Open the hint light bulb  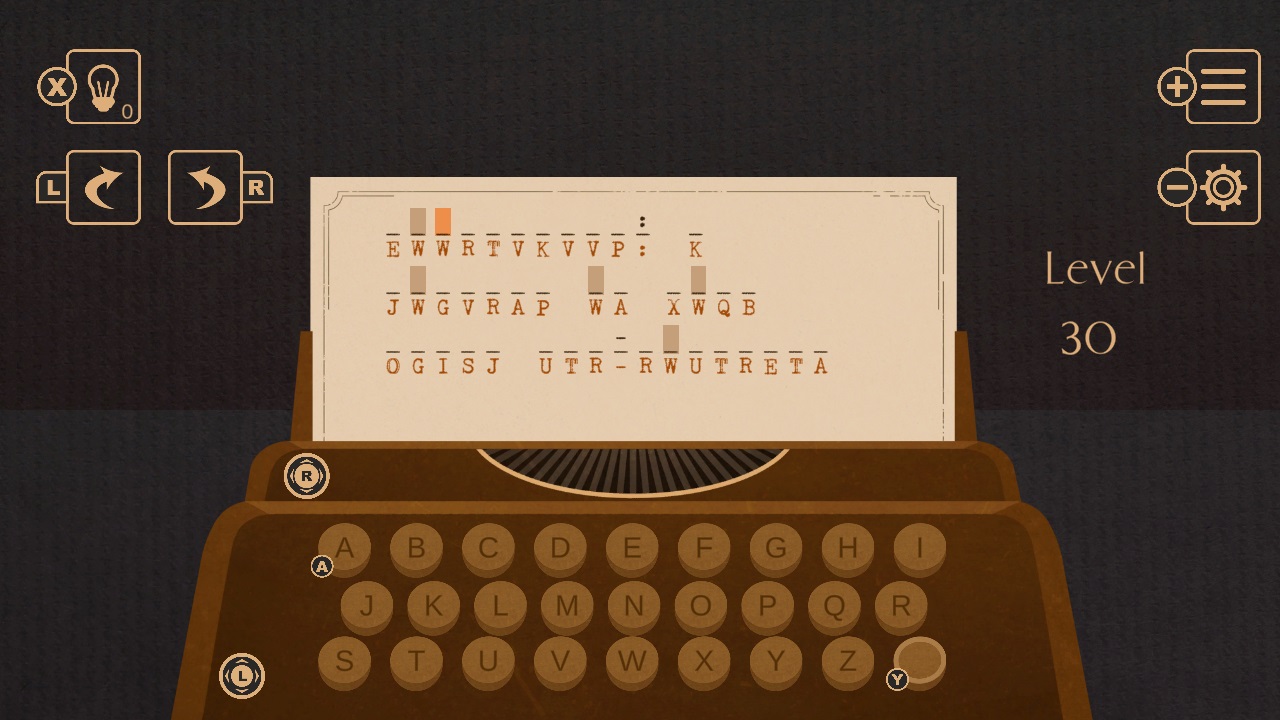point(103,87)
